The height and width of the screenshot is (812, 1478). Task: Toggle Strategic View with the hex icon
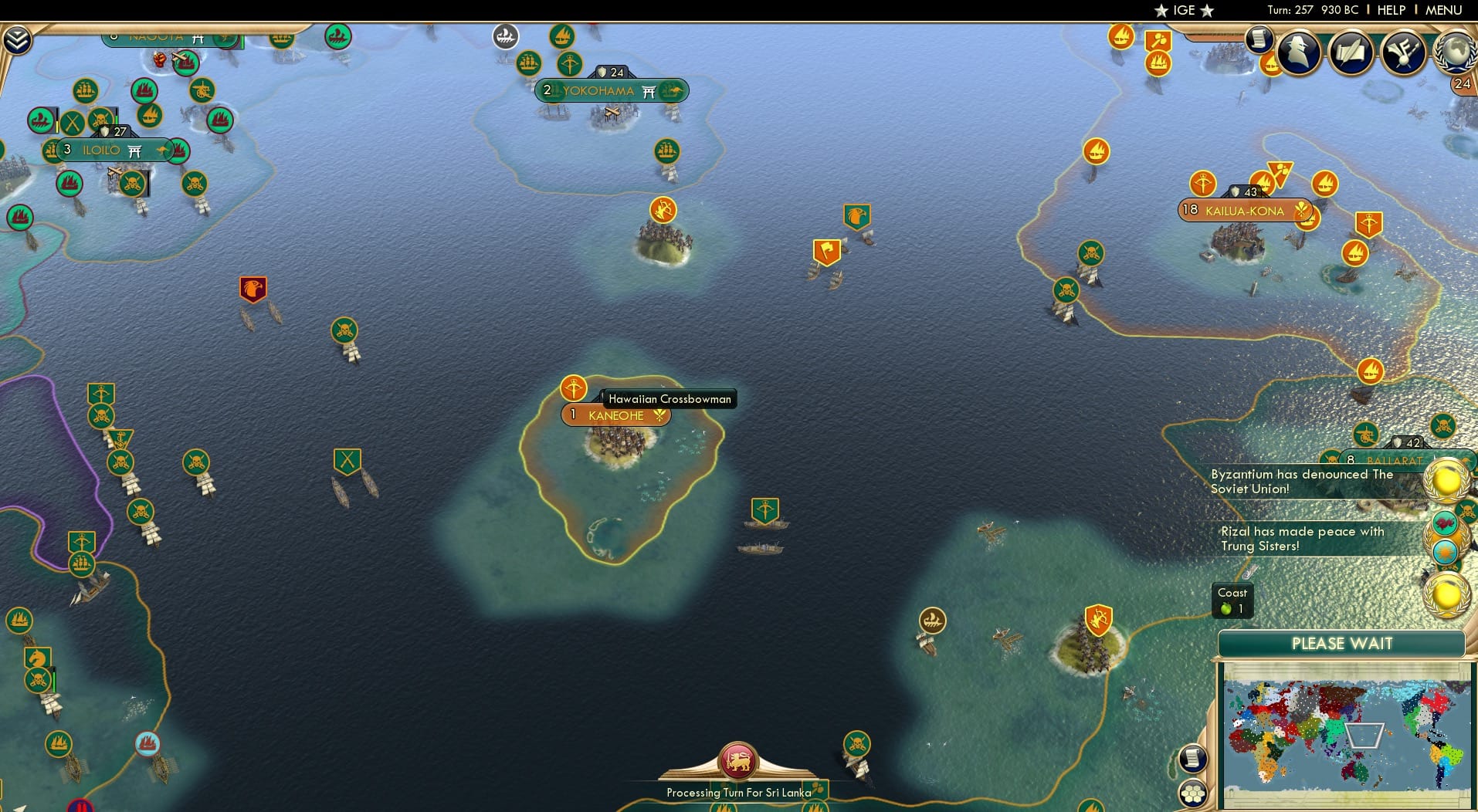[x=1194, y=792]
